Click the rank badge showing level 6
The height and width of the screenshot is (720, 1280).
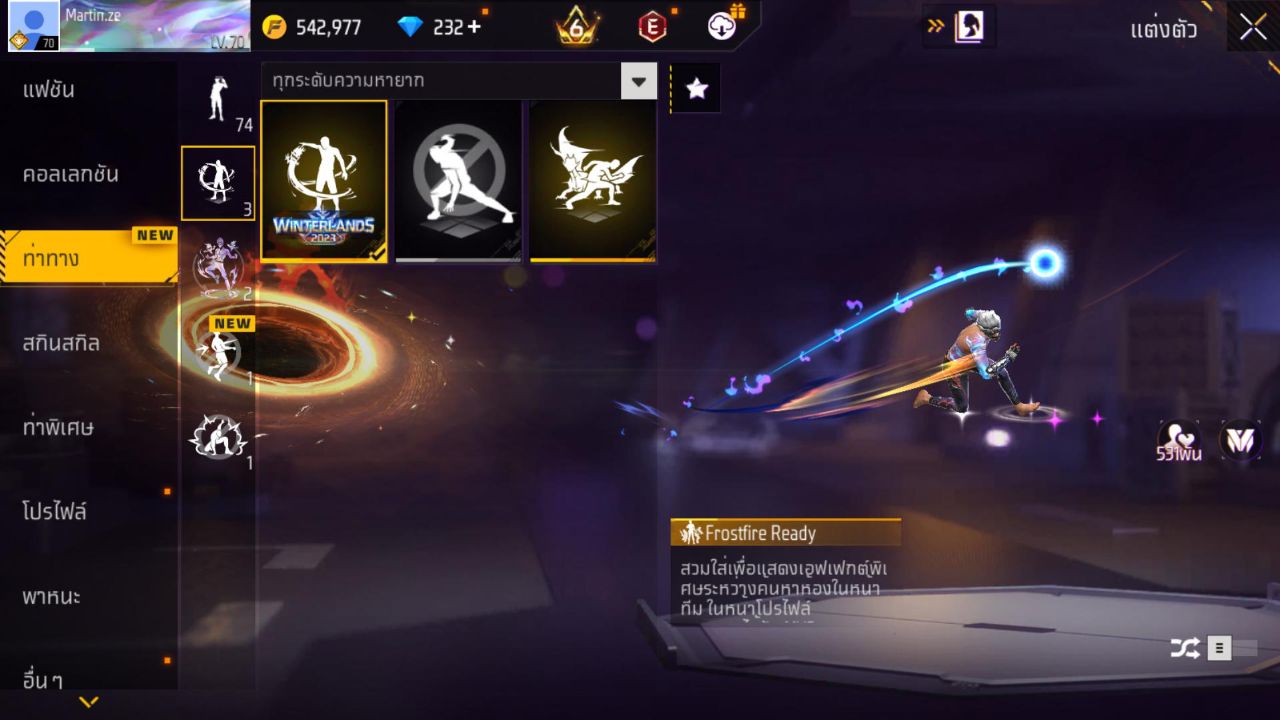point(575,27)
